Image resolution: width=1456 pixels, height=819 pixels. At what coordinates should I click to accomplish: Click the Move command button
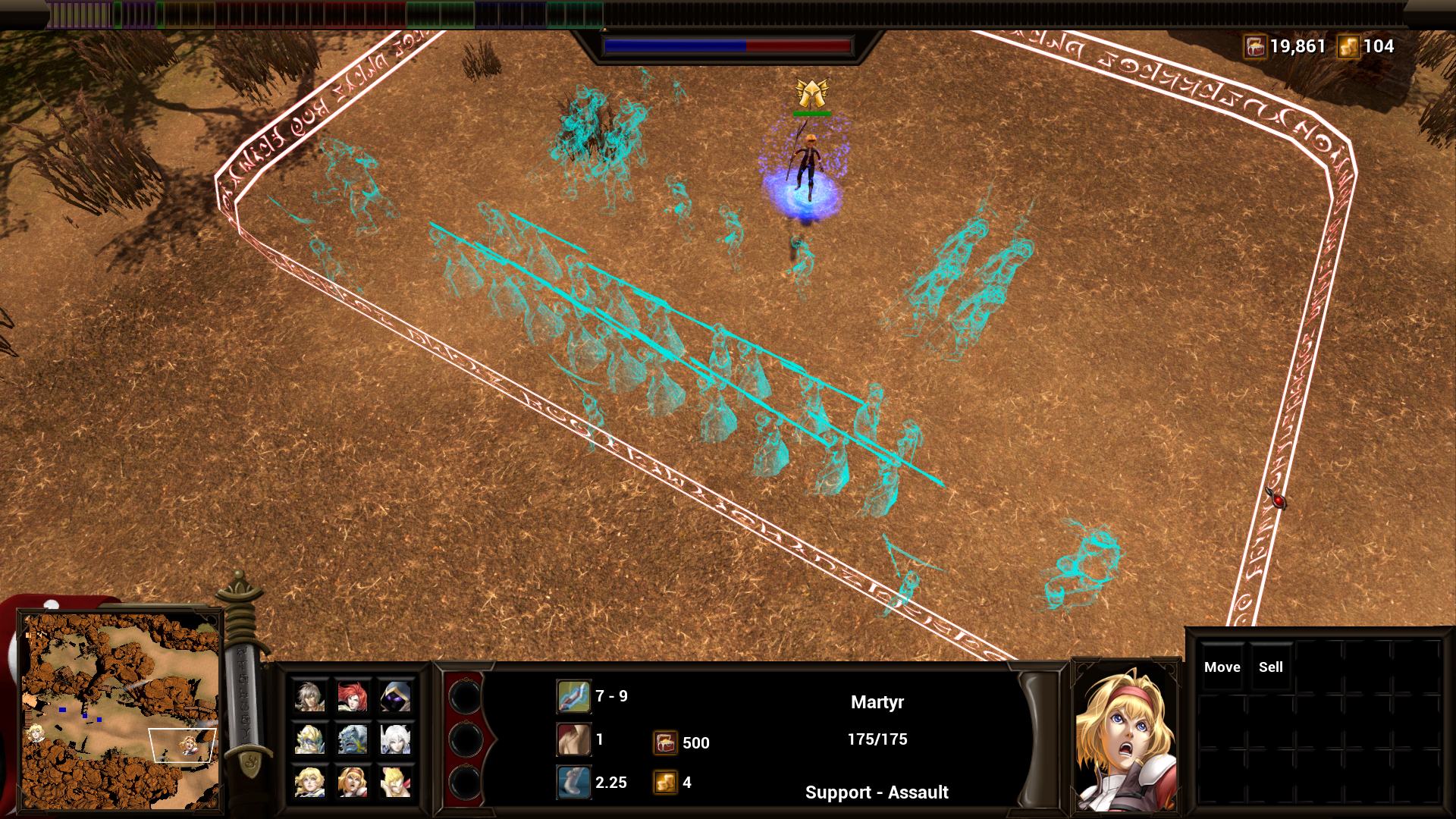click(1222, 667)
